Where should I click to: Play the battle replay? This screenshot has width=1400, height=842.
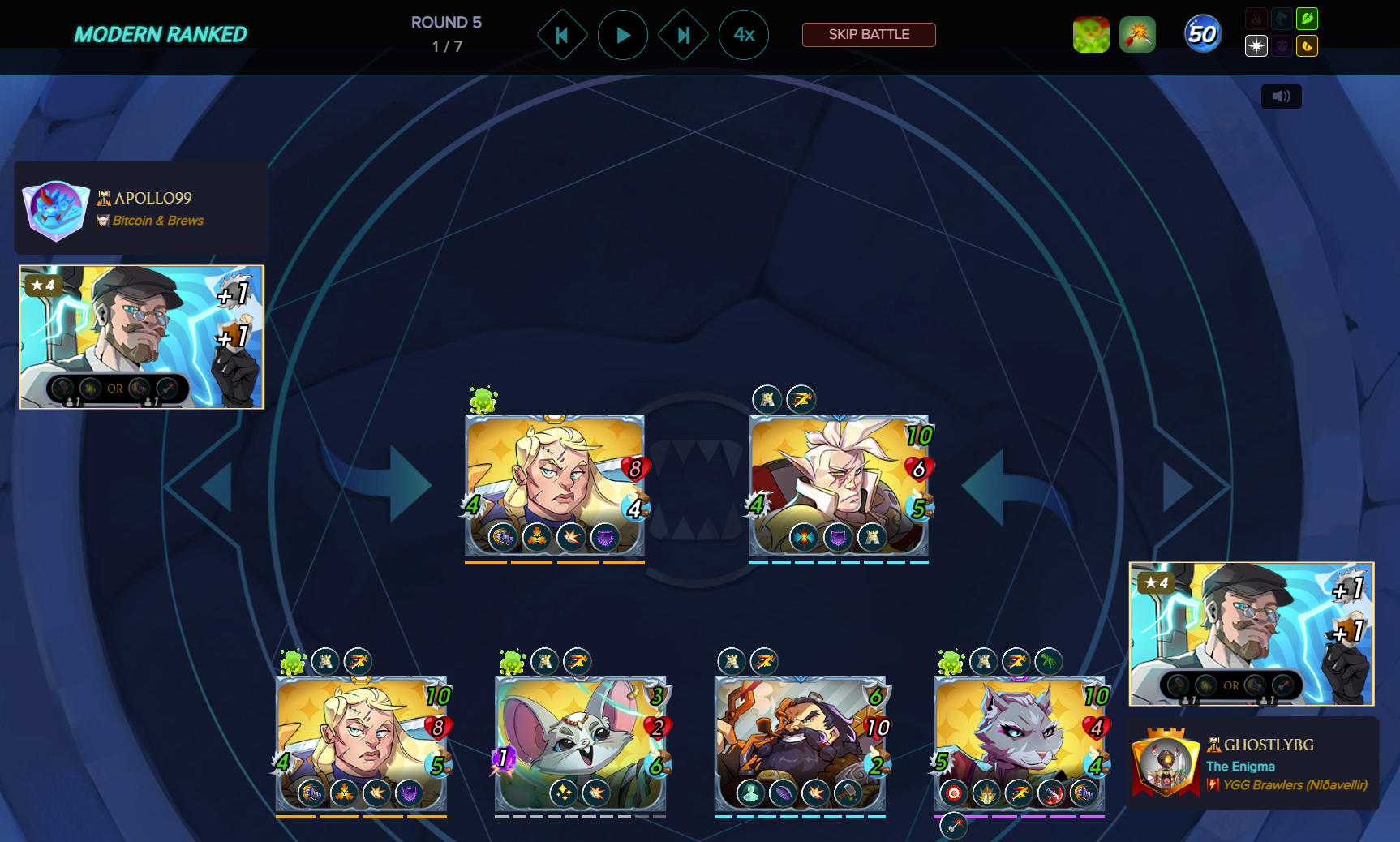tap(622, 35)
